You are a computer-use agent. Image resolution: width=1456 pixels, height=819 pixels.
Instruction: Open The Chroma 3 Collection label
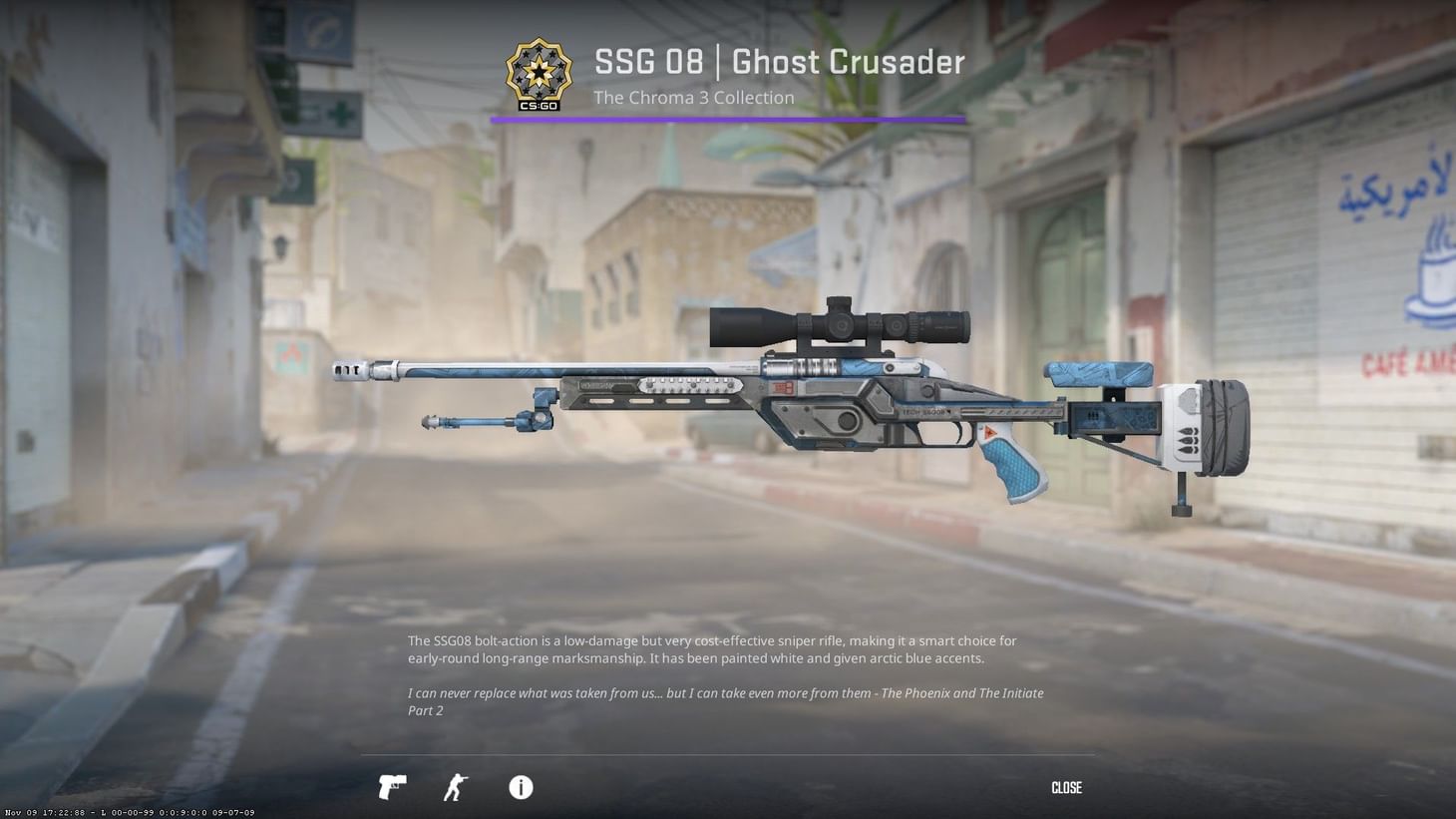click(x=693, y=97)
